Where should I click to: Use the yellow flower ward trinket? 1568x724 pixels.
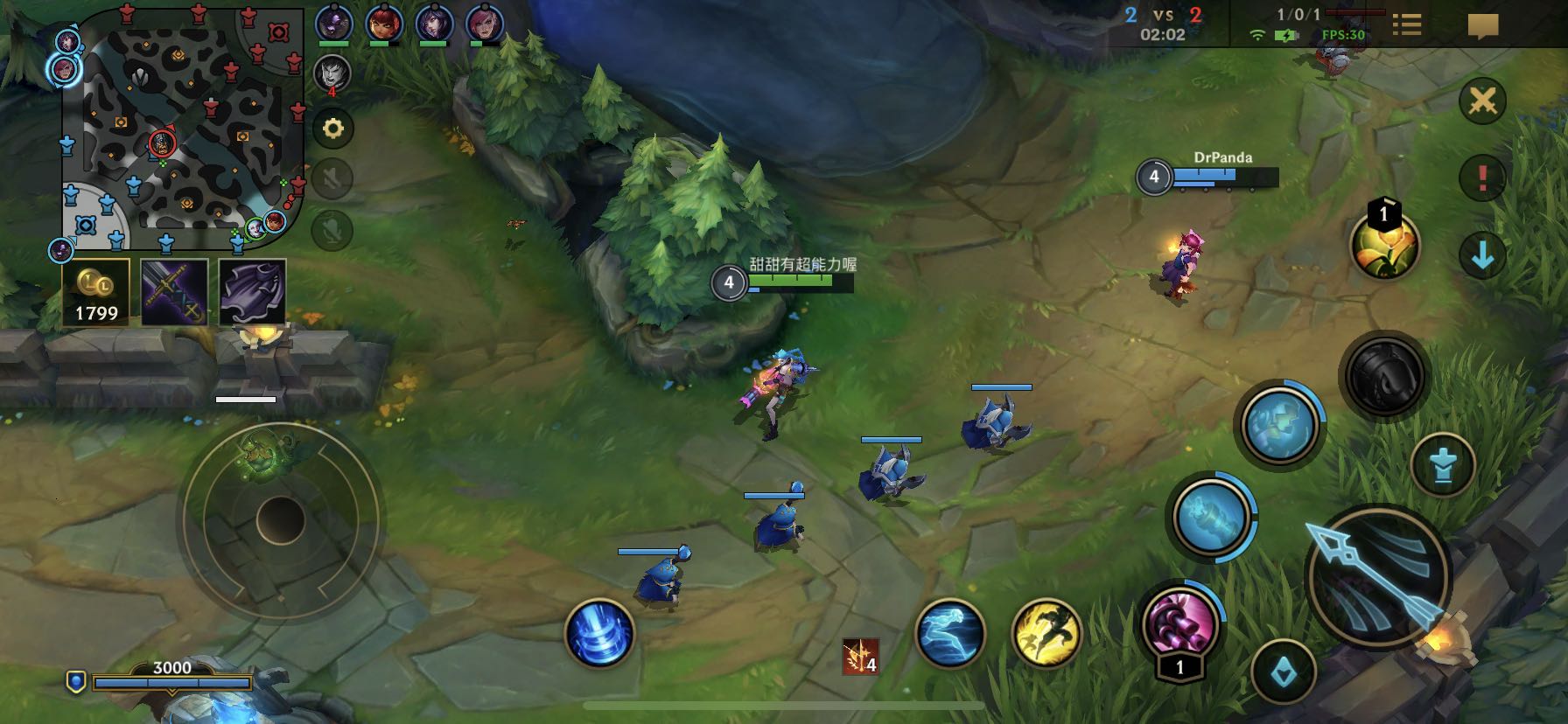coord(1384,246)
